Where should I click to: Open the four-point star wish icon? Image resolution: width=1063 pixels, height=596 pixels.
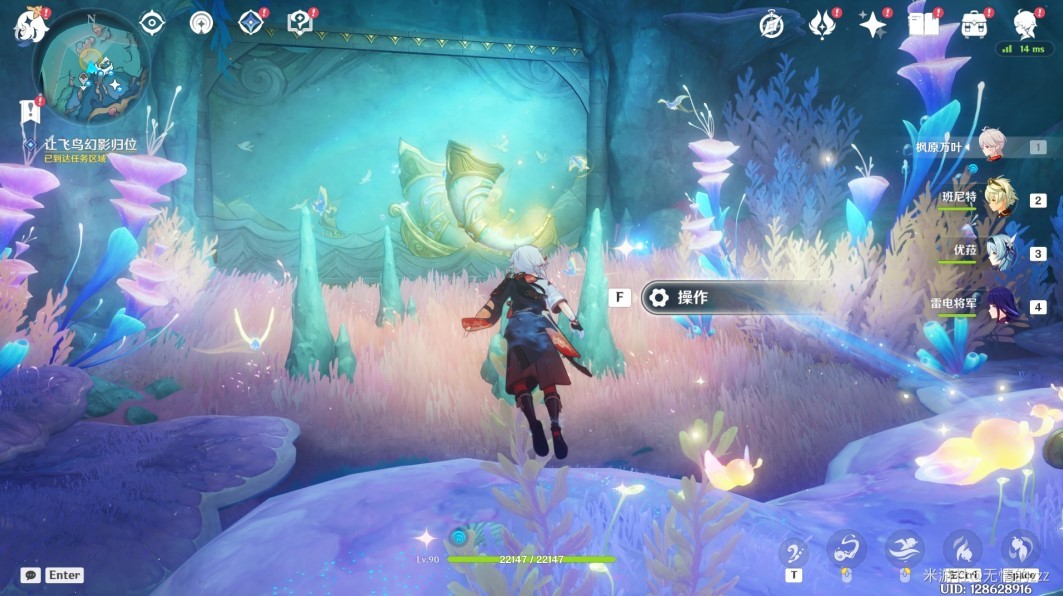(x=874, y=25)
